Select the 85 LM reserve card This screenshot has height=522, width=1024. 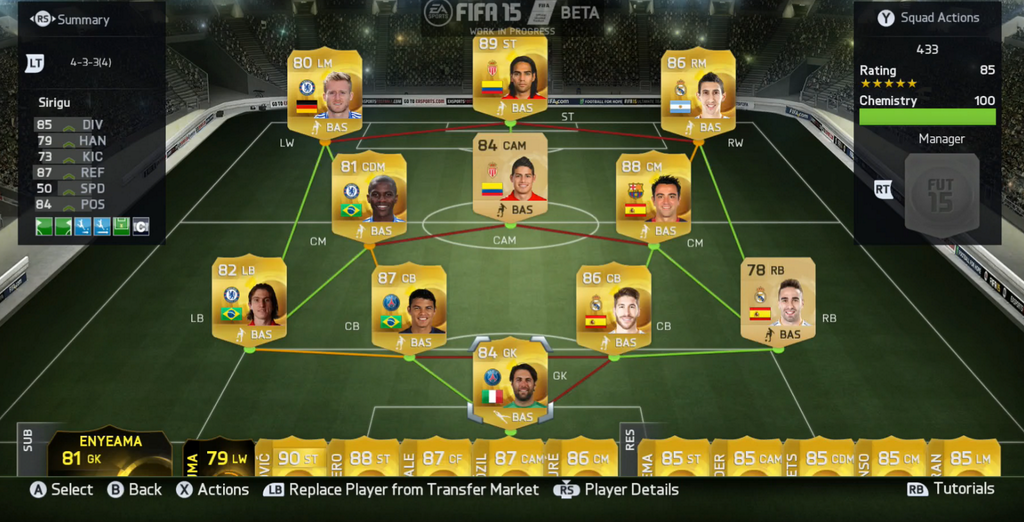coord(964,457)
